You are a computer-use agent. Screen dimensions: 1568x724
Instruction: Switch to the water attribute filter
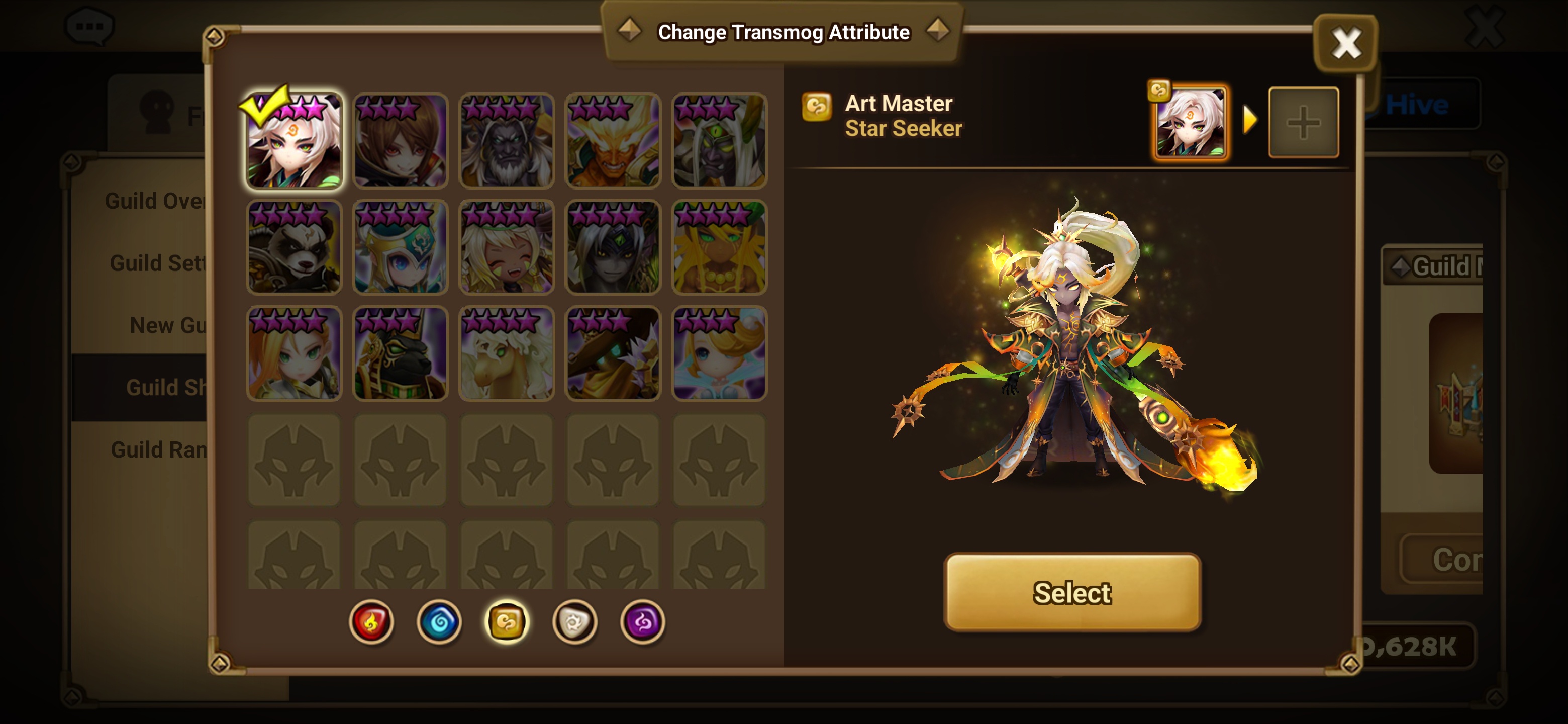tap(439, 622)
